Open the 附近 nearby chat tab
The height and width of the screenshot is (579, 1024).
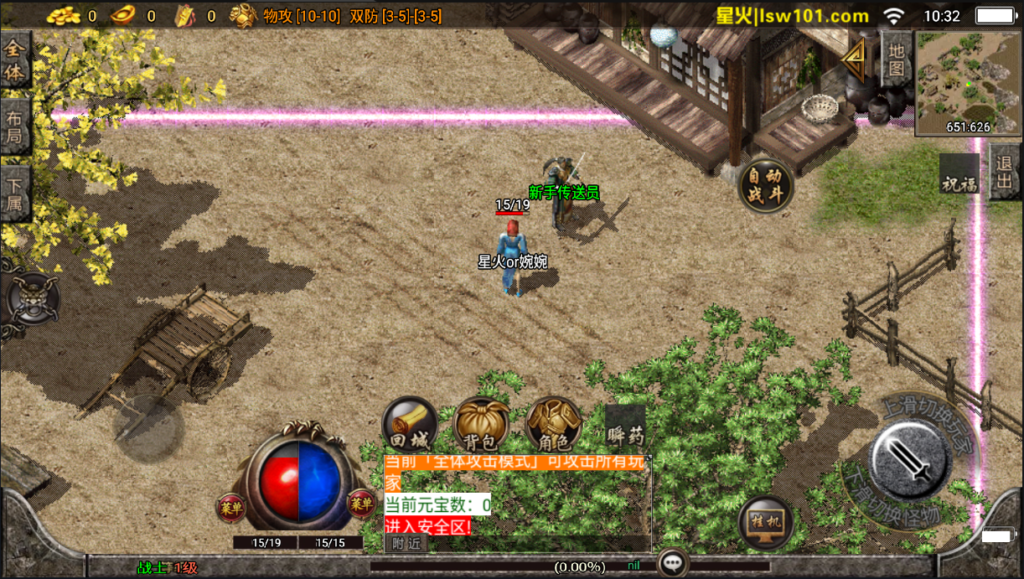click(406, 543)
